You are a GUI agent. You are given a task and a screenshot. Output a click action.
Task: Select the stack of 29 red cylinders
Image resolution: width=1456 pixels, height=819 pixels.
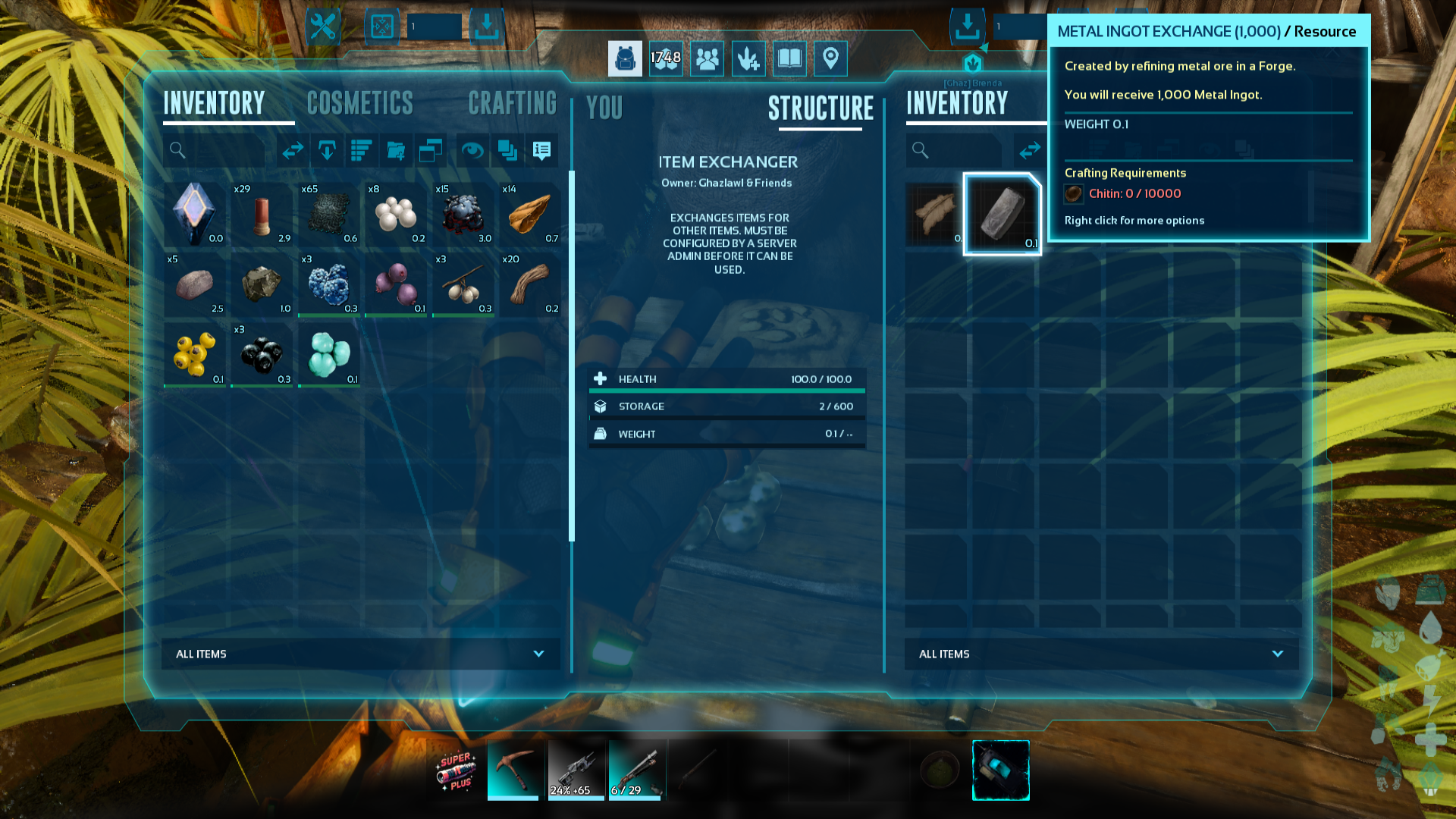point(262,213)
